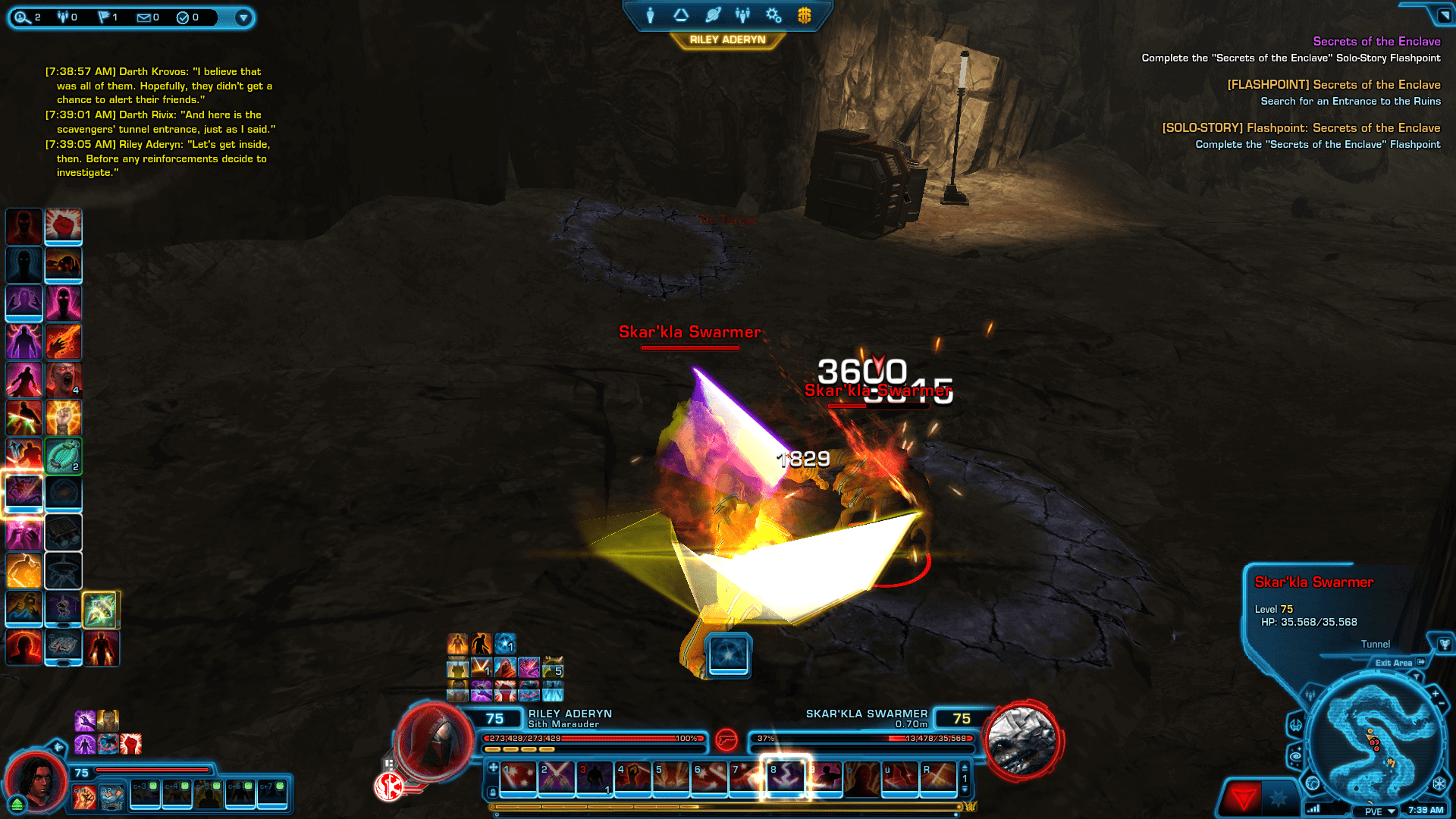This screenshot has width=1456, height=819.
Task: Open the galaxy map planet icon
Action: [x=711, y=15]
